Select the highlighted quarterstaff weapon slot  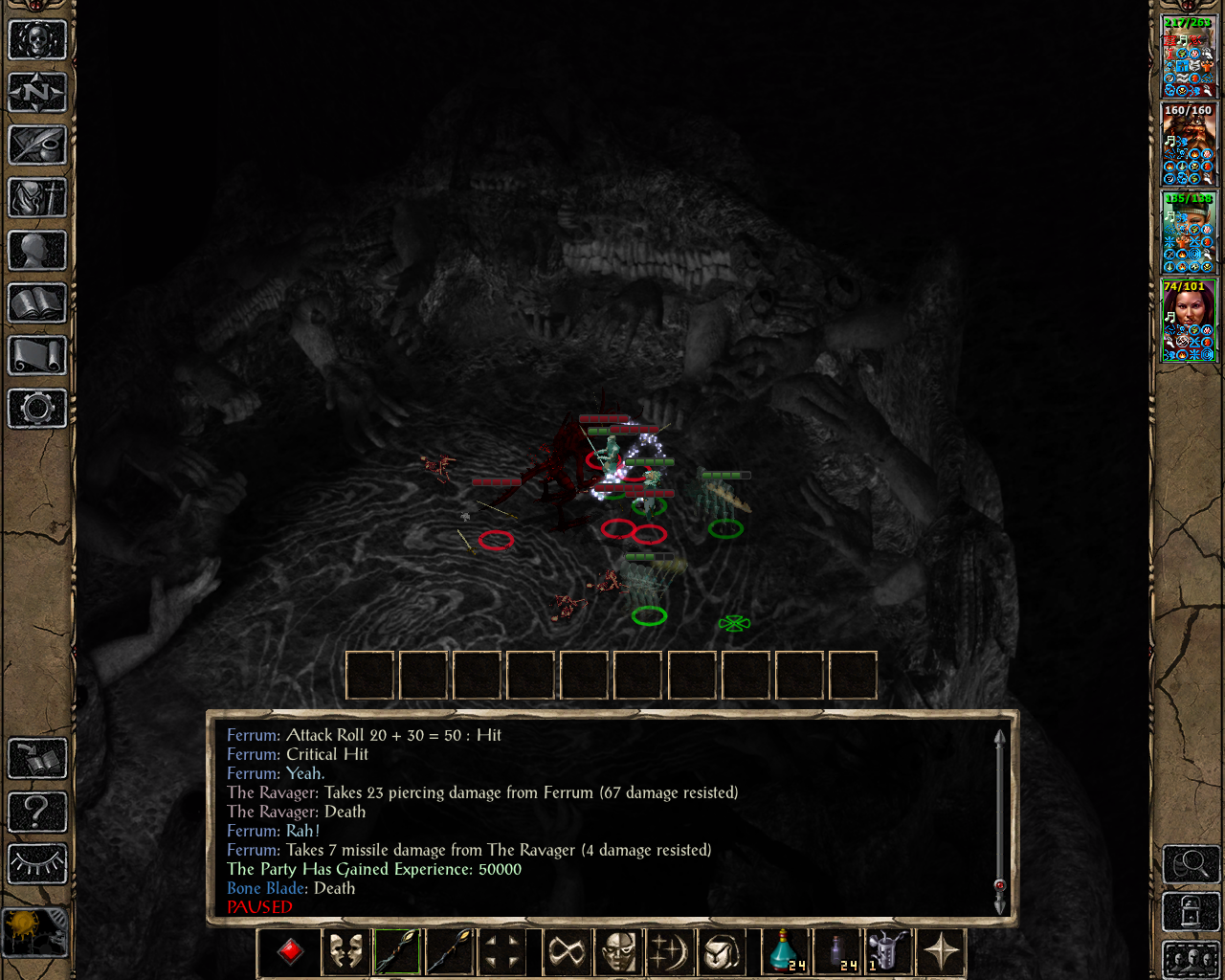(x=395, y=950)
